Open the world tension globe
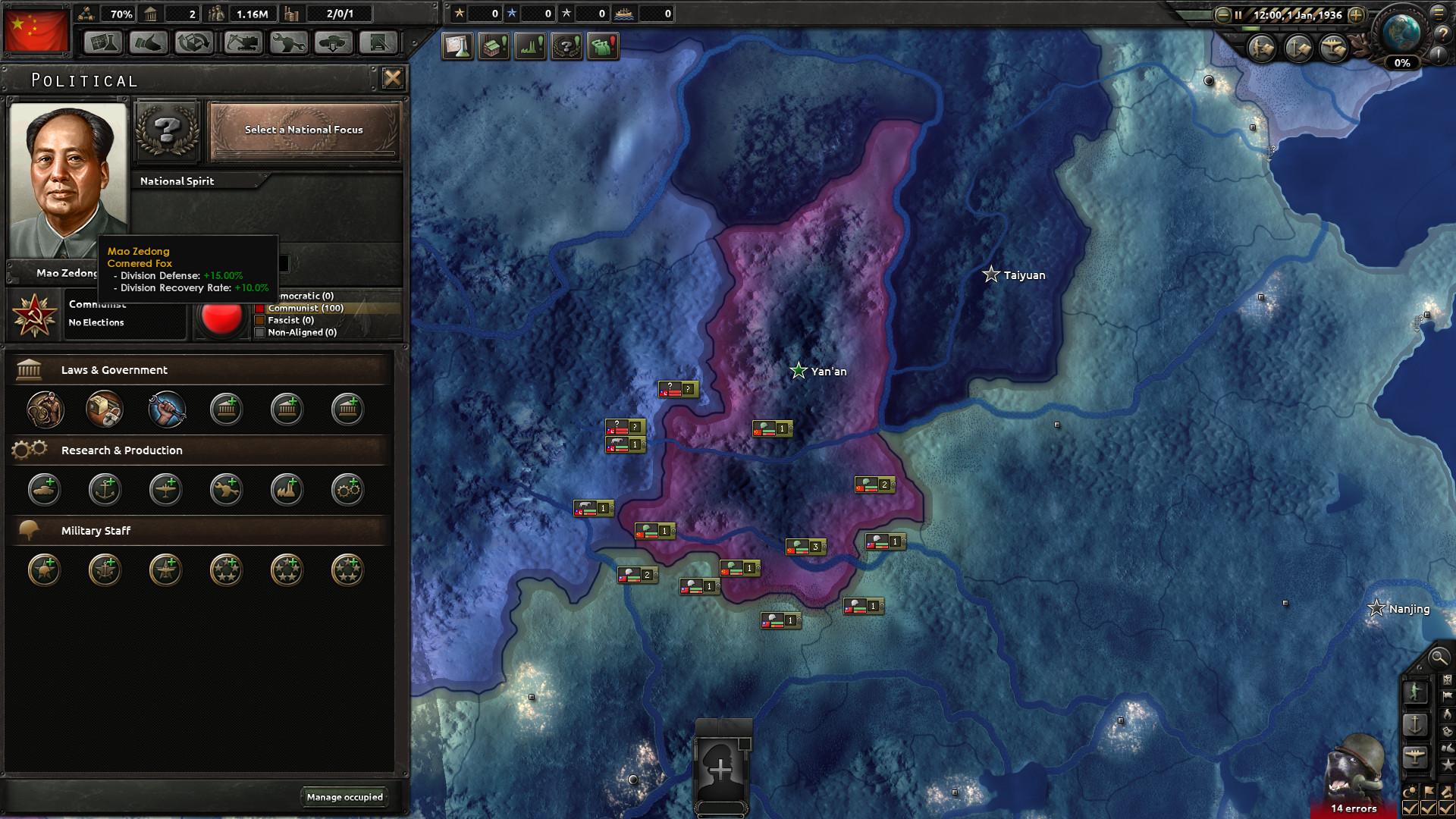This screenshot has width=1456, height=819. coord(1400,34)
